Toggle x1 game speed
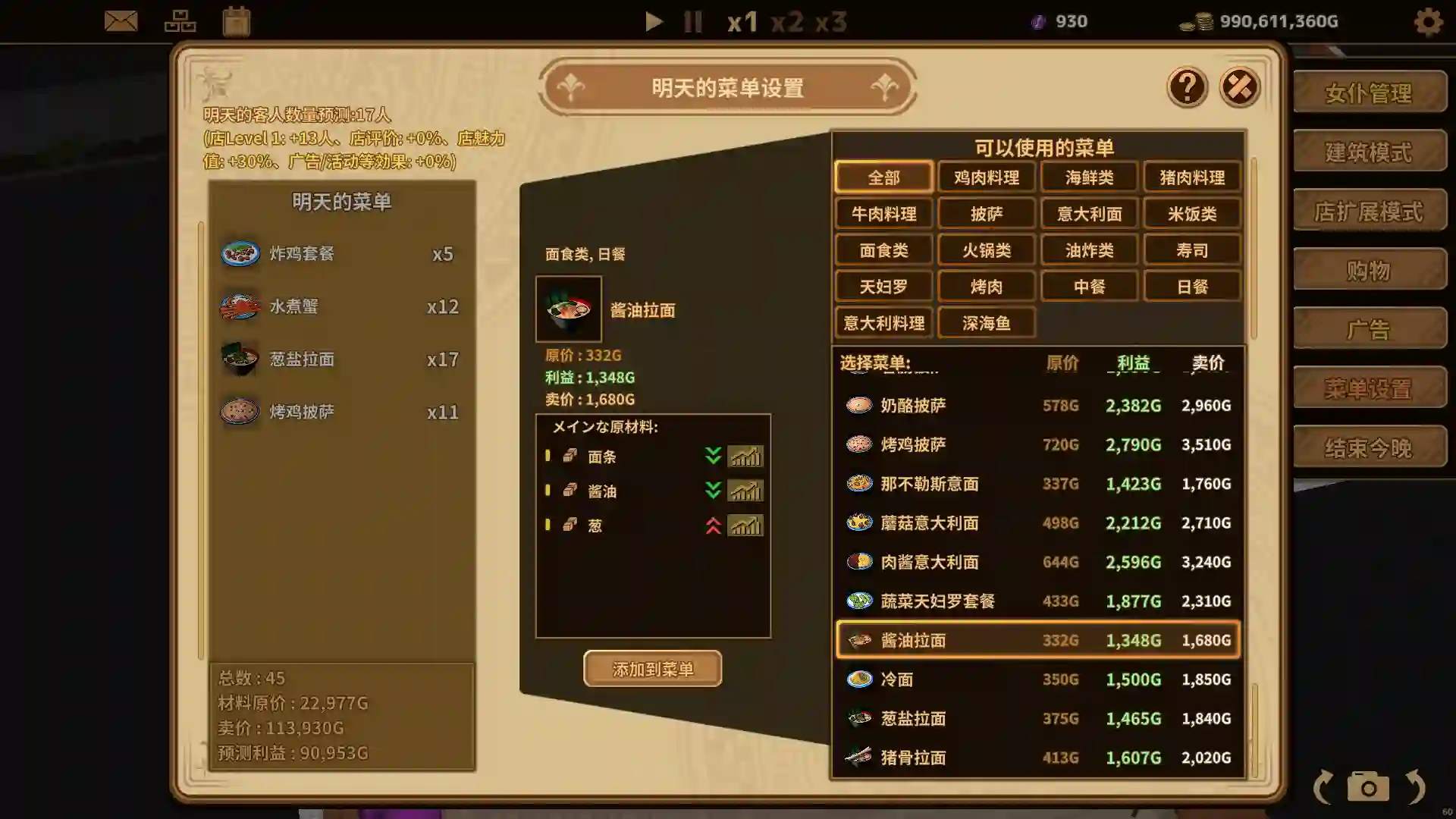This screenshot has width=1456, height=819. coord(744,21)
